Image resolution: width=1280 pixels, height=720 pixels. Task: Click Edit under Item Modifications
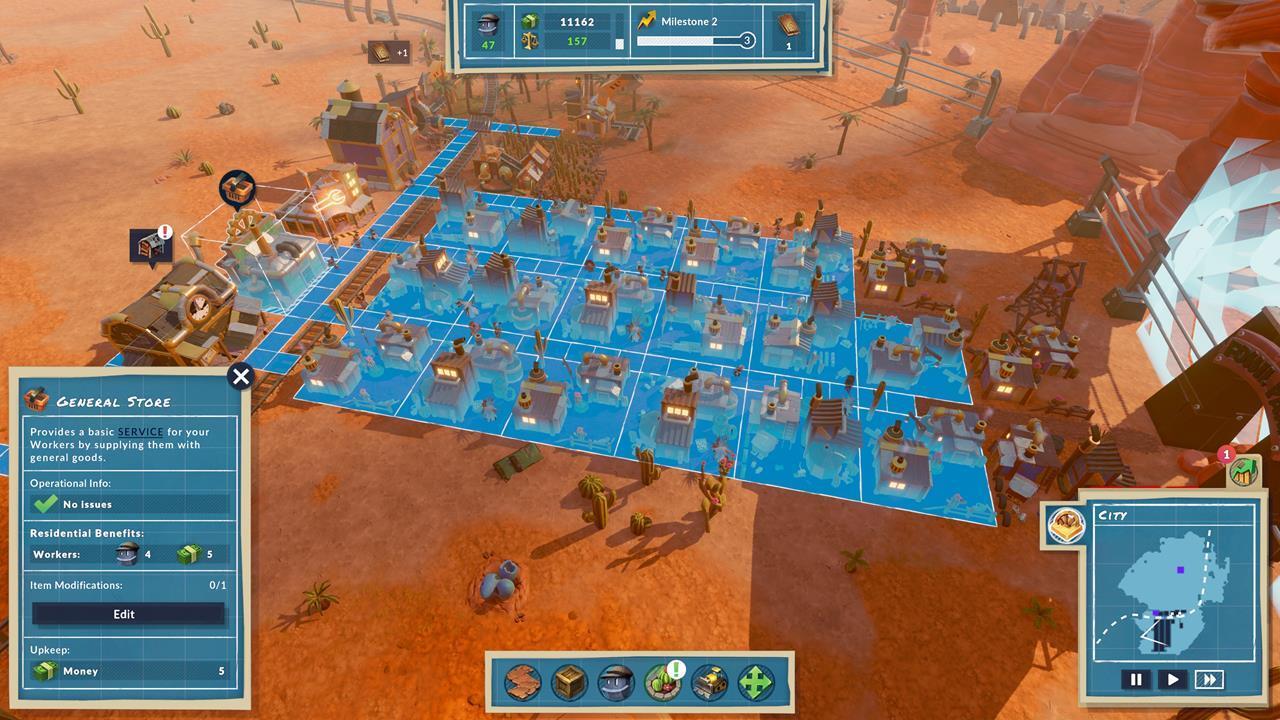click(126, 613)
